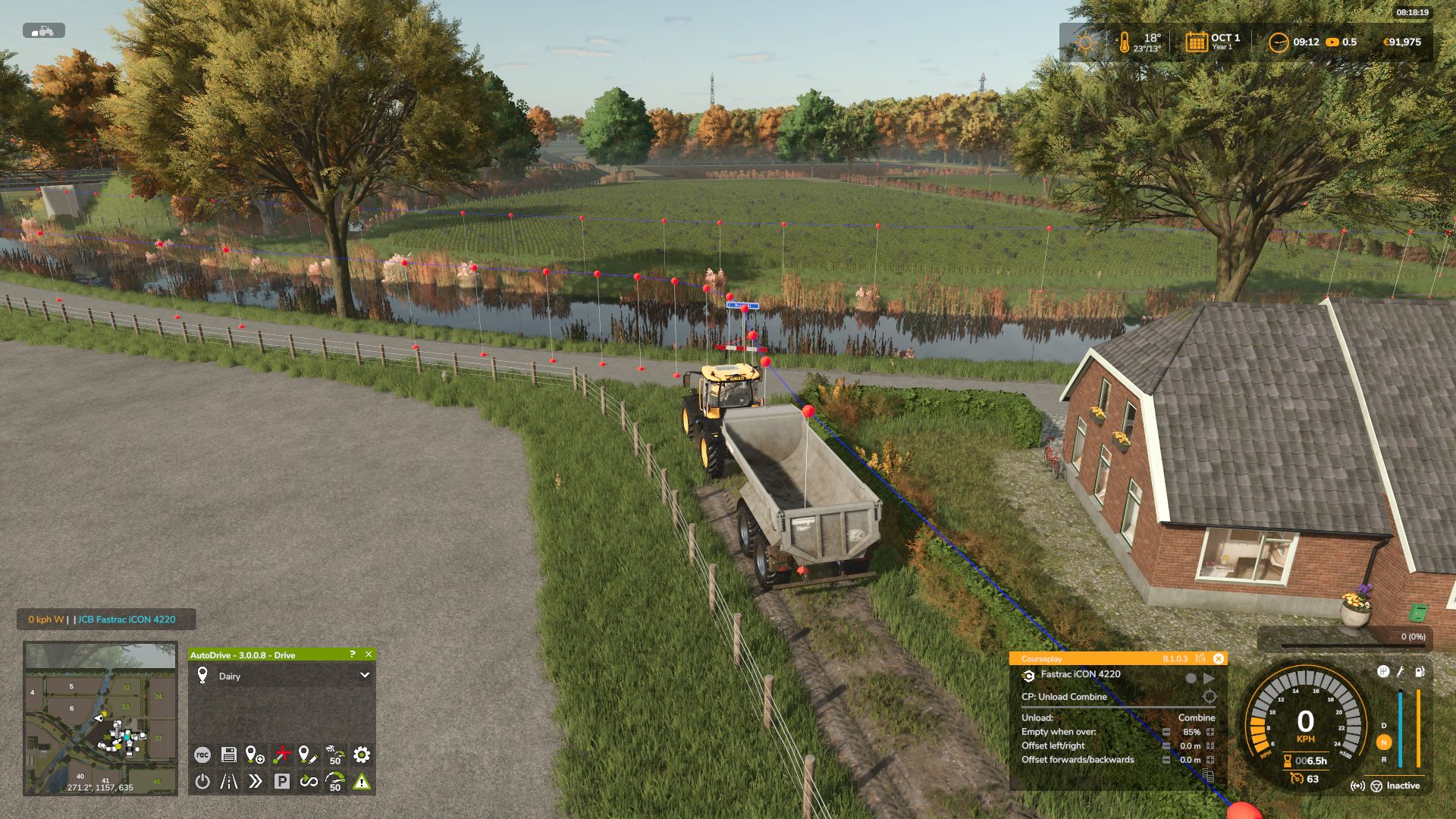Click the skip destination double-chevron icon
Viewport: 1456px width, 819px height.
[256, 780]
